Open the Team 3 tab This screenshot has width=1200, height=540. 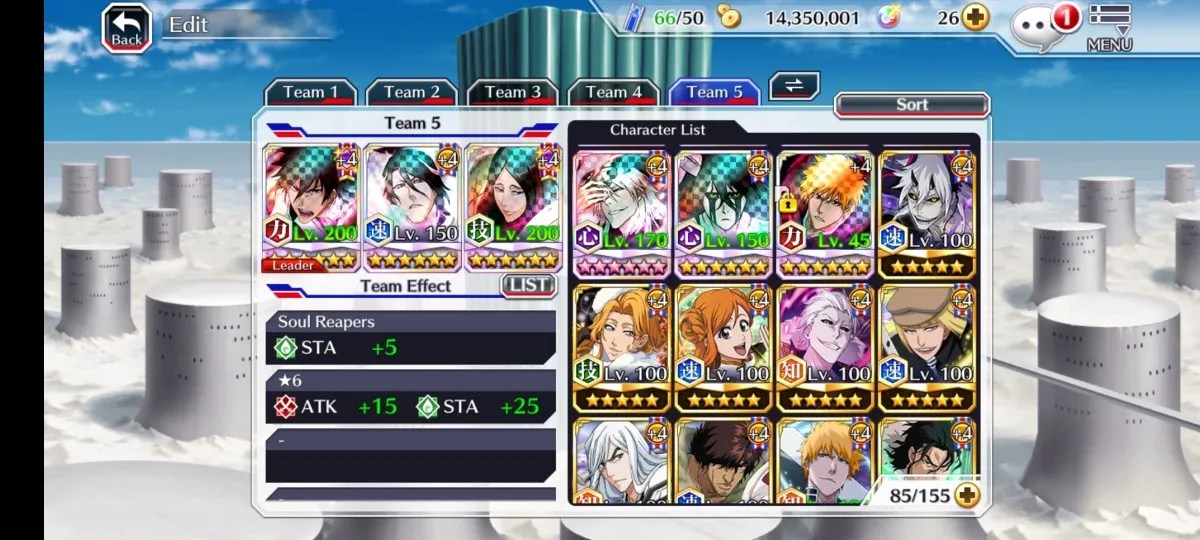pyautogui.click(x=512, y=93)
